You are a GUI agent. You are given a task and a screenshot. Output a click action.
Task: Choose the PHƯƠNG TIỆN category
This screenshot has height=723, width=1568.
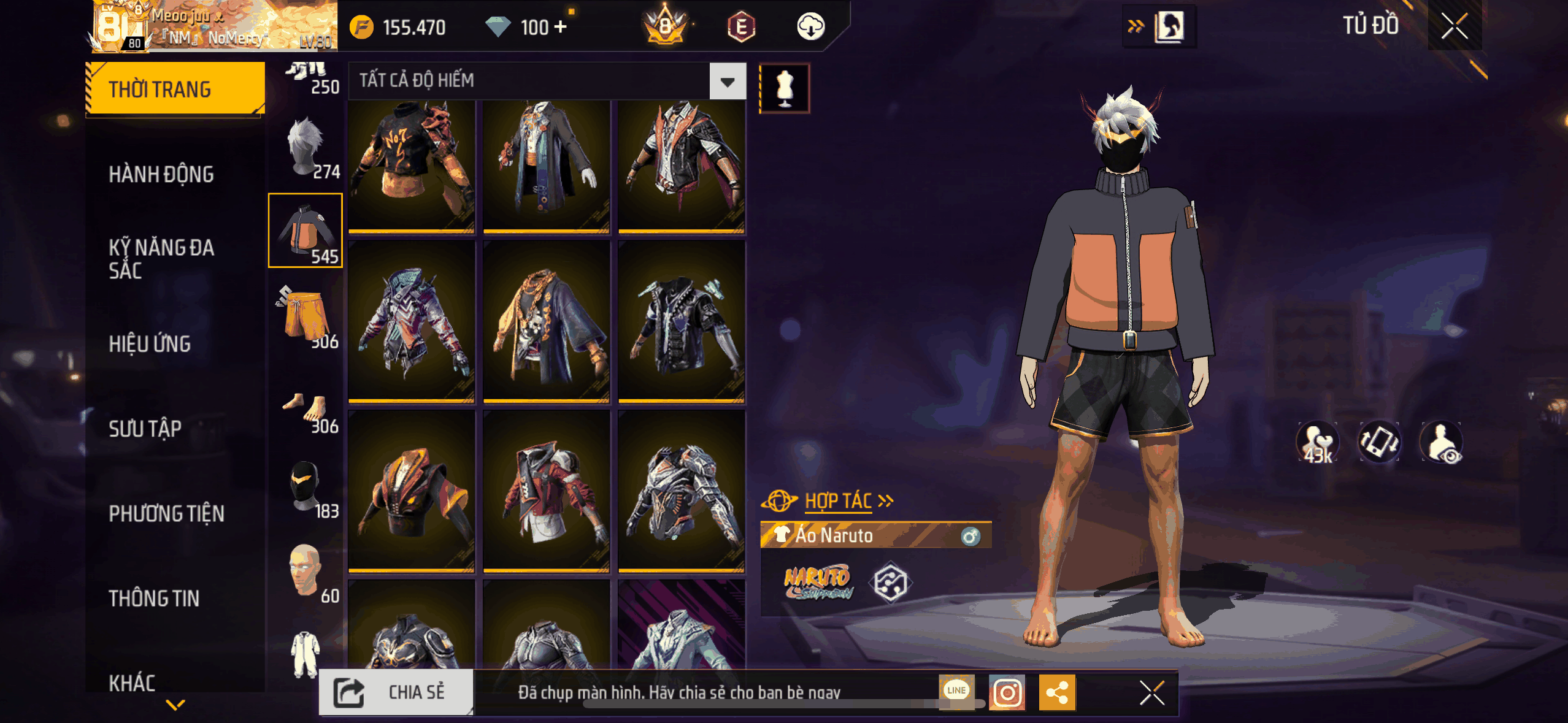[x=166, y=513]
